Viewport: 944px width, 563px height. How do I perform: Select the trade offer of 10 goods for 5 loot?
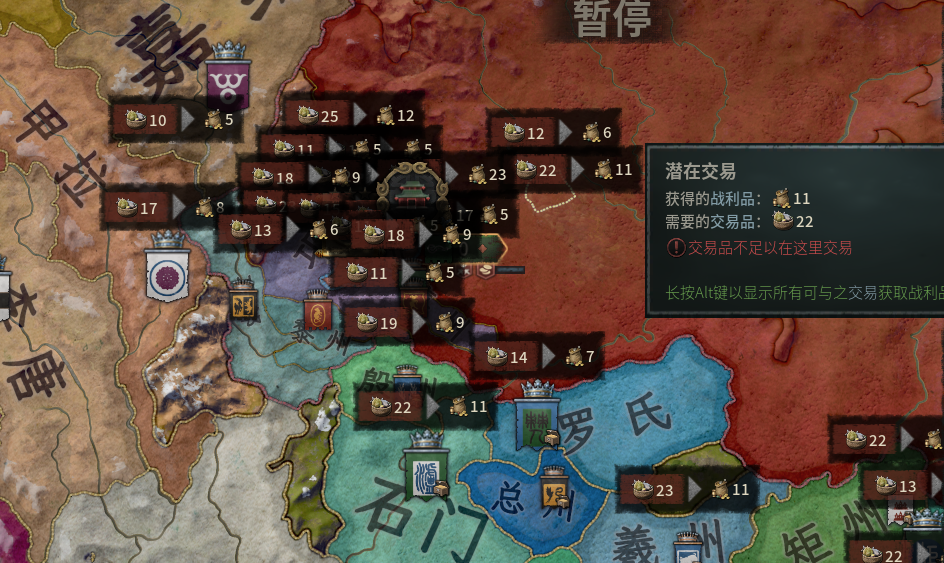[174, 120]
